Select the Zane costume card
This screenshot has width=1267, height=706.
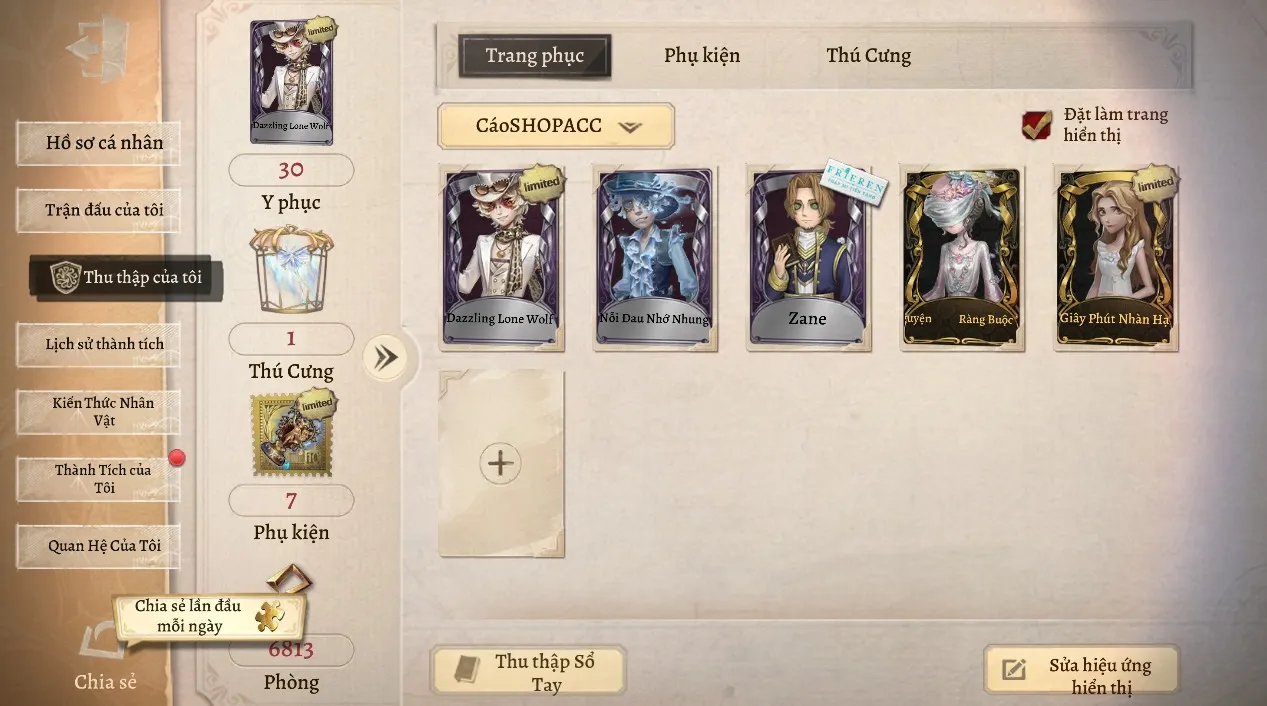[808, 258]
